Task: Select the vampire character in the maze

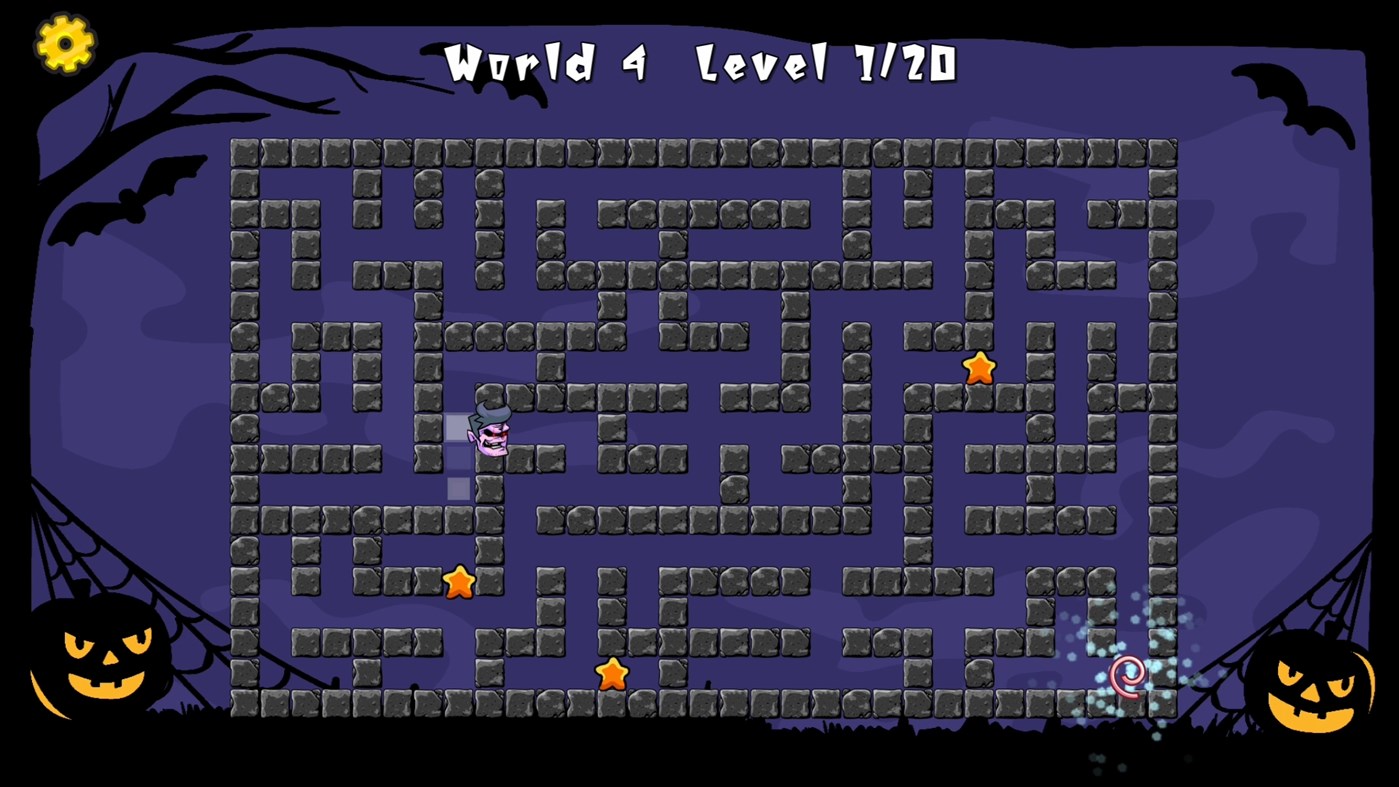Action: 490,430
